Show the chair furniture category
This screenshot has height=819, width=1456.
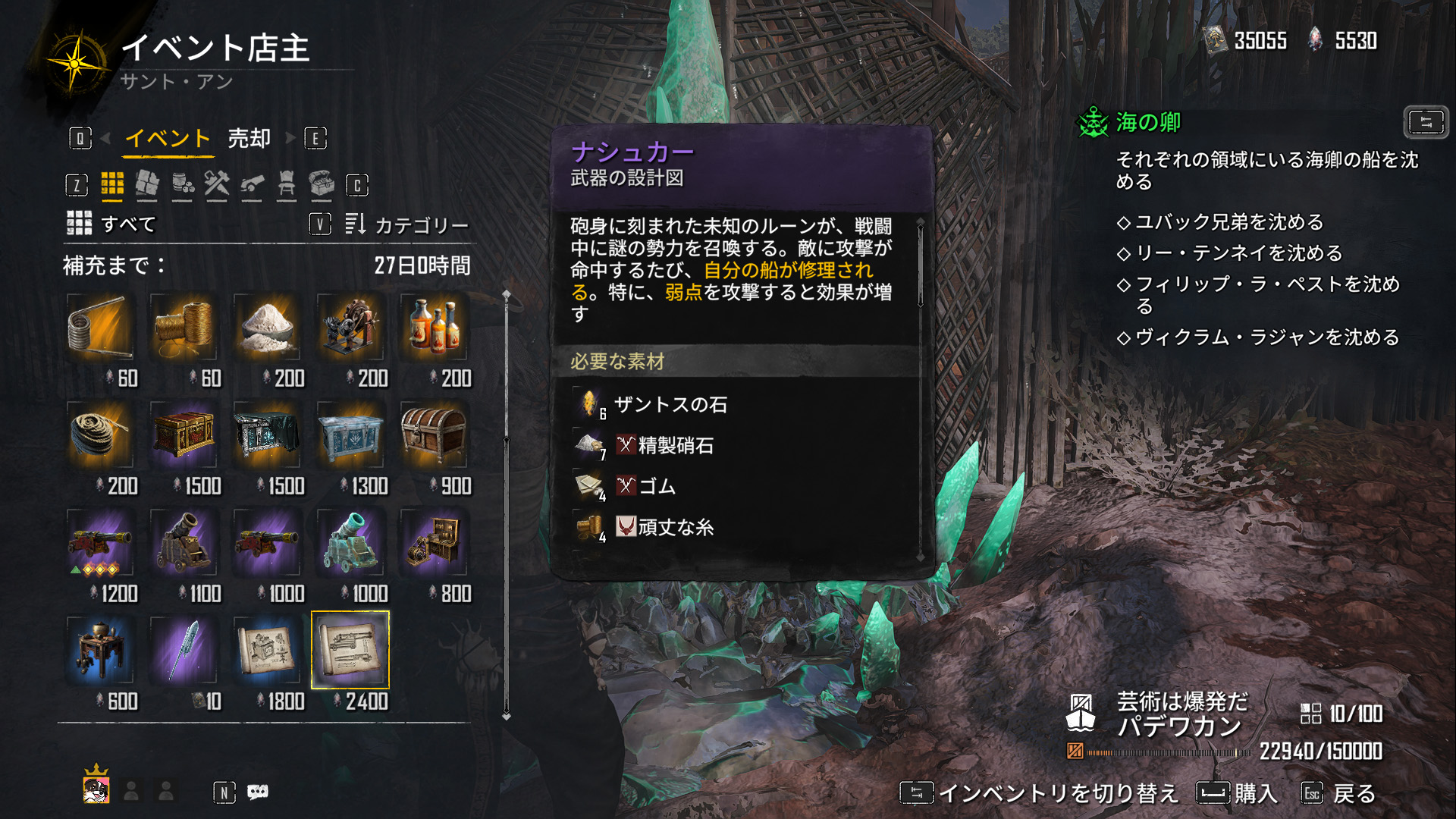(287, 184)
